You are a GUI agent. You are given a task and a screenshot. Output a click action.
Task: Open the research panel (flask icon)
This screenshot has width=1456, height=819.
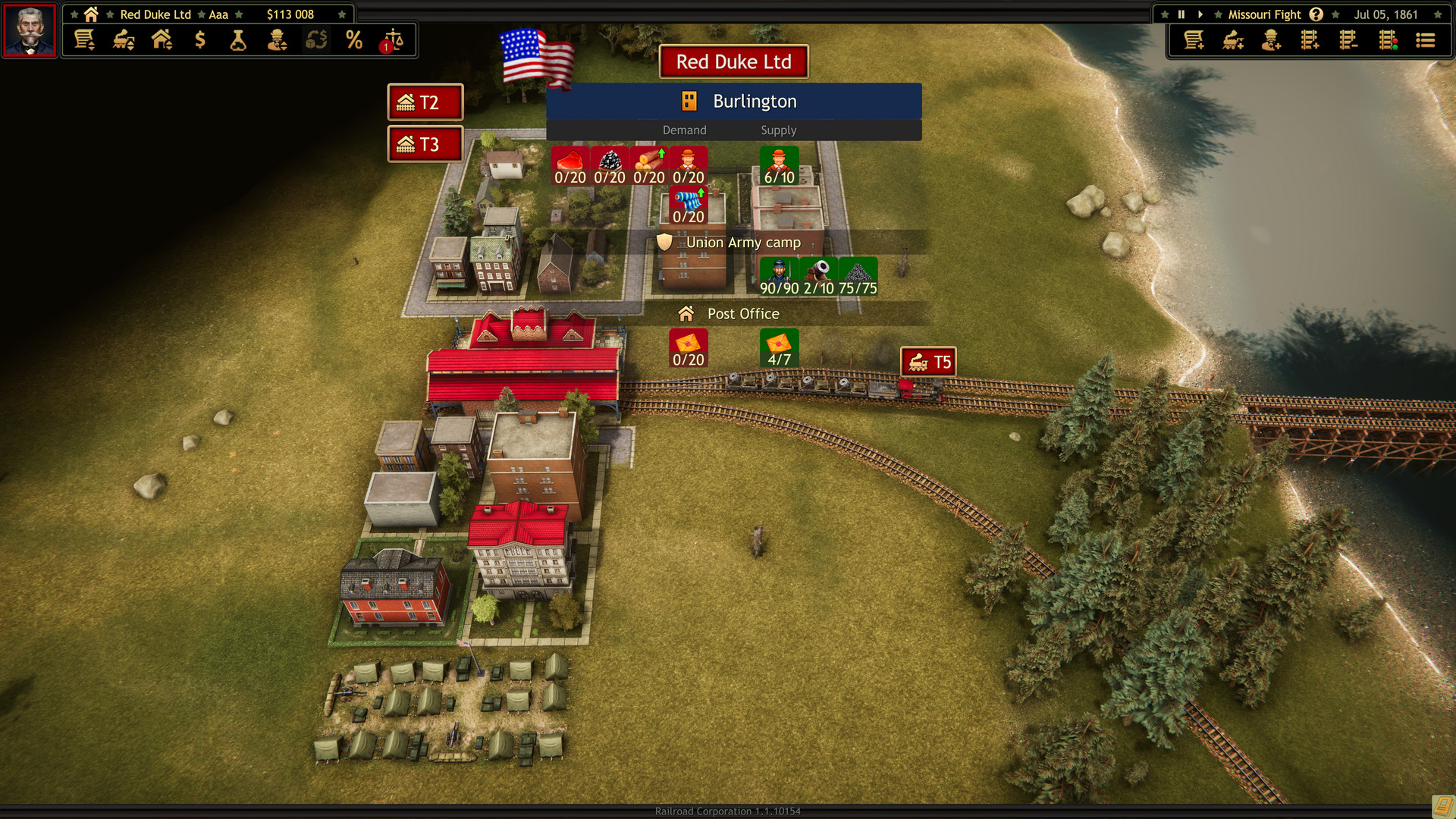[239, 40]
